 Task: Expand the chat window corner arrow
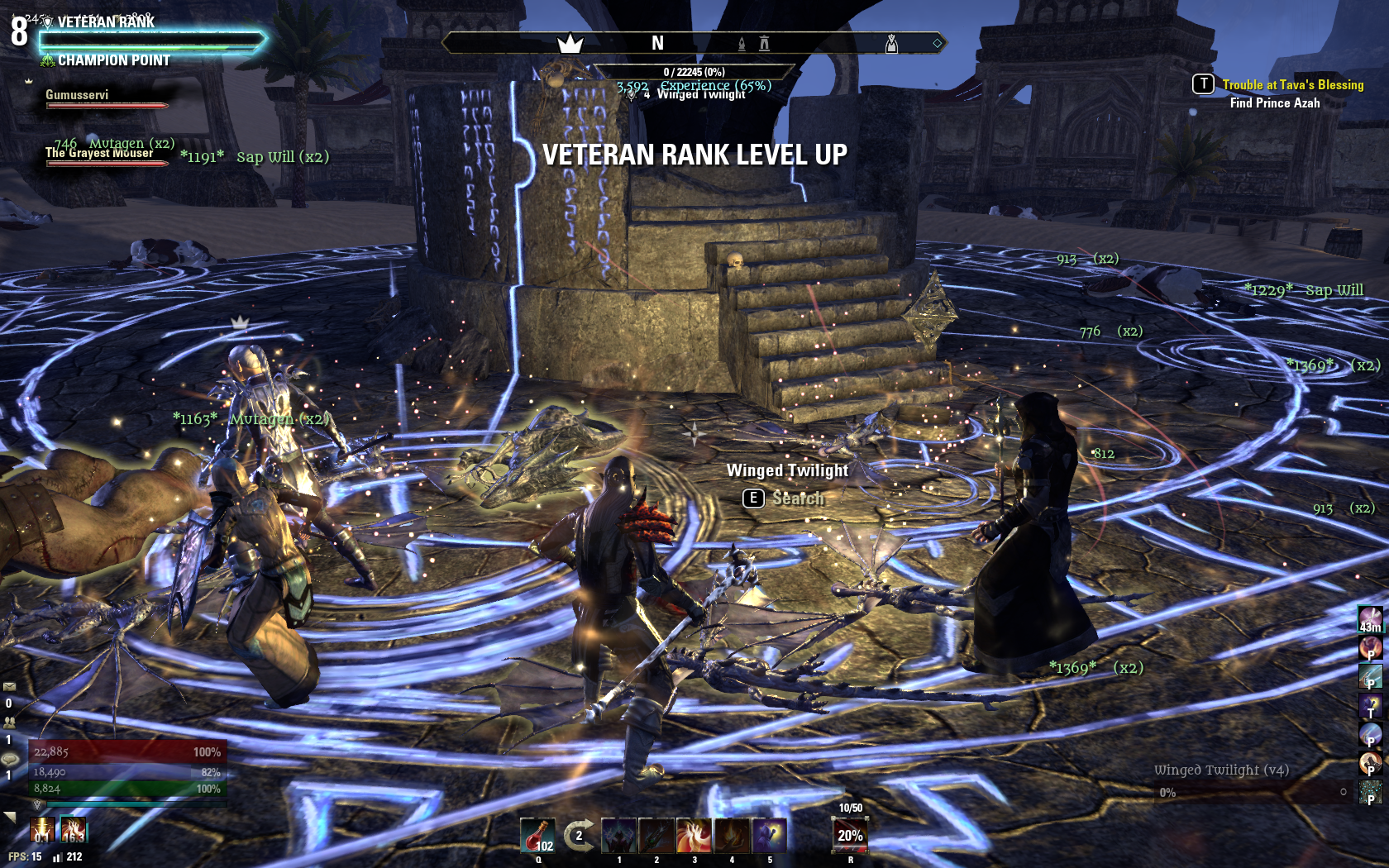10,816
